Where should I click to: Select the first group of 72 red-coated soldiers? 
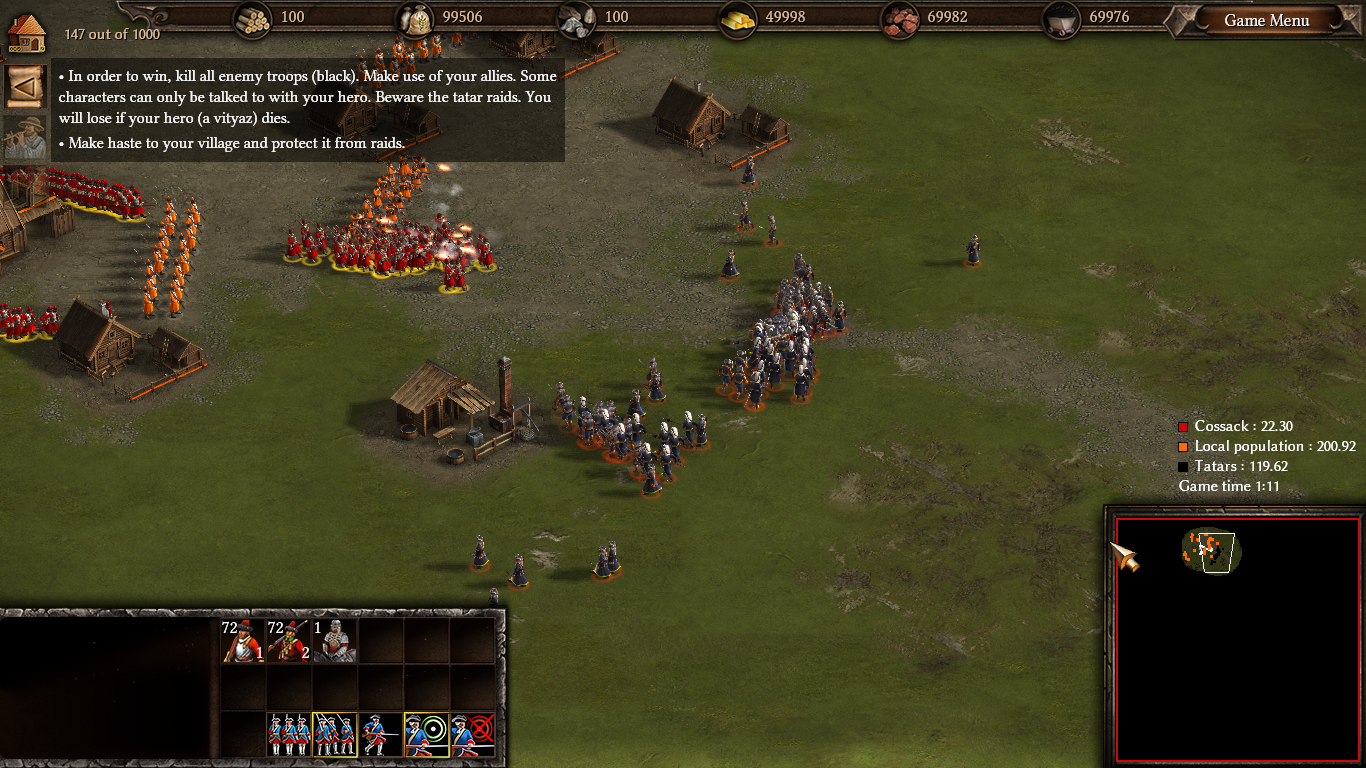[x=243, y=641]
